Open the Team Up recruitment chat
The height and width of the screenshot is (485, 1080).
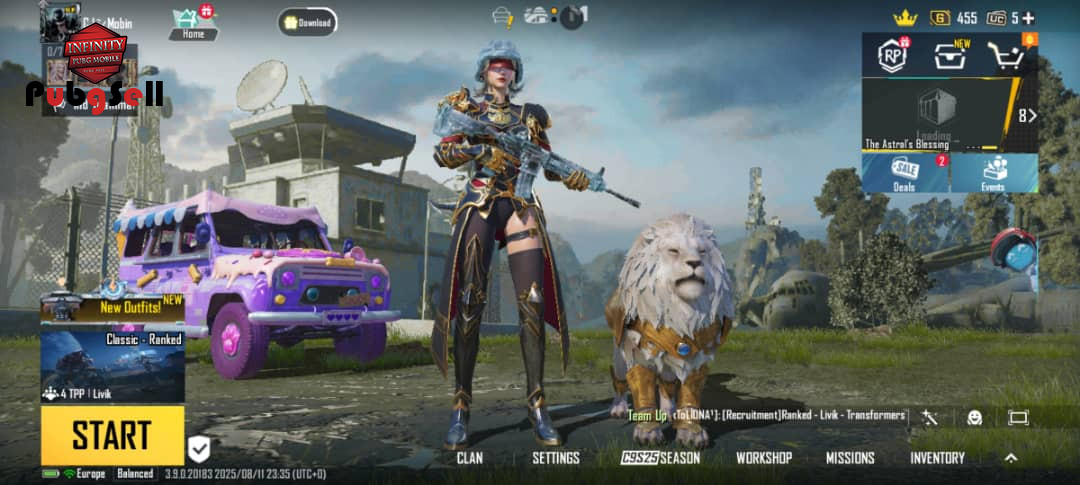click(x=766, y=415)
